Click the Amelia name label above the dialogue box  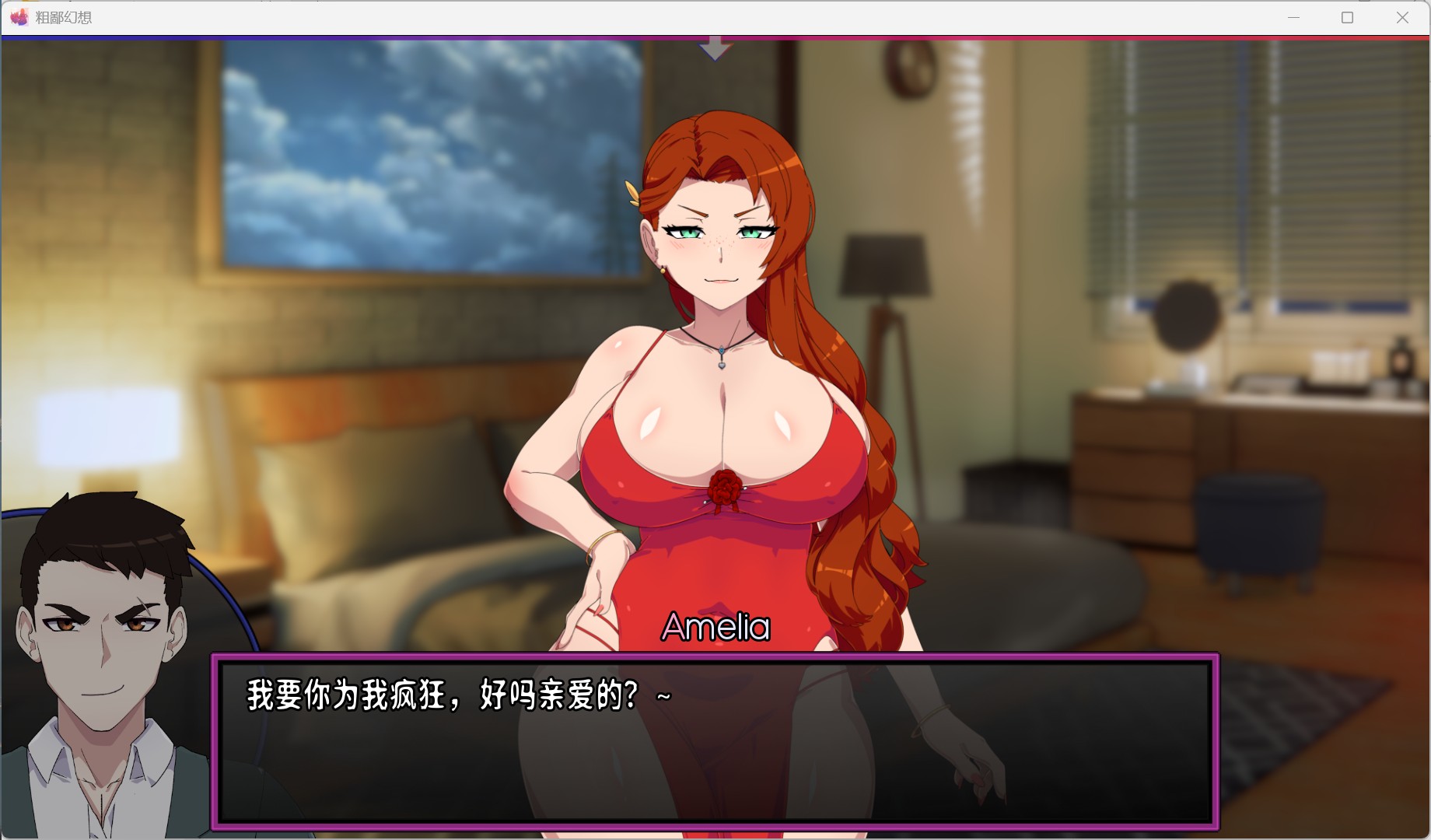click(x=714, y=628)
